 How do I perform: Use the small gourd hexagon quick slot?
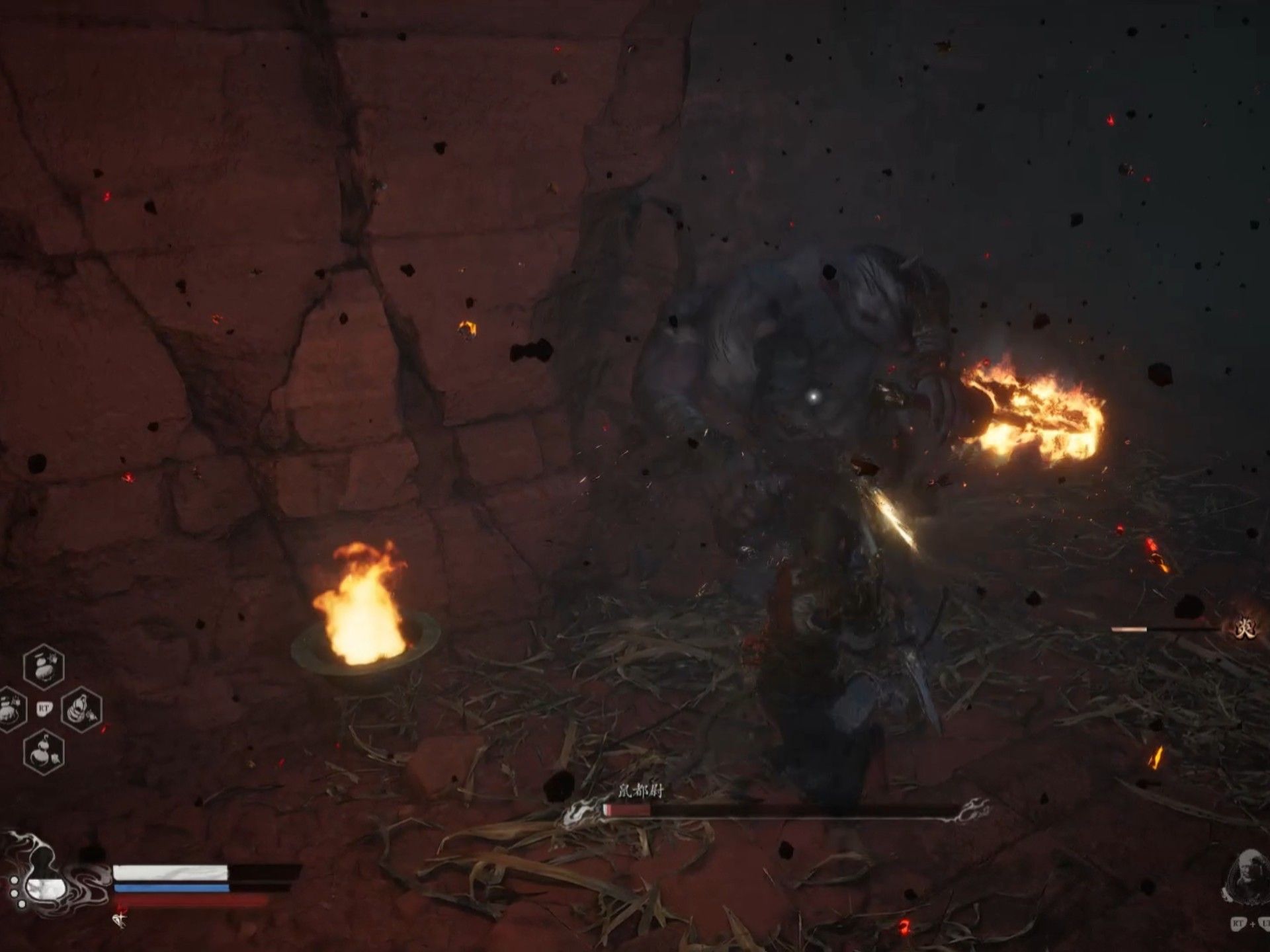point(44,752)
